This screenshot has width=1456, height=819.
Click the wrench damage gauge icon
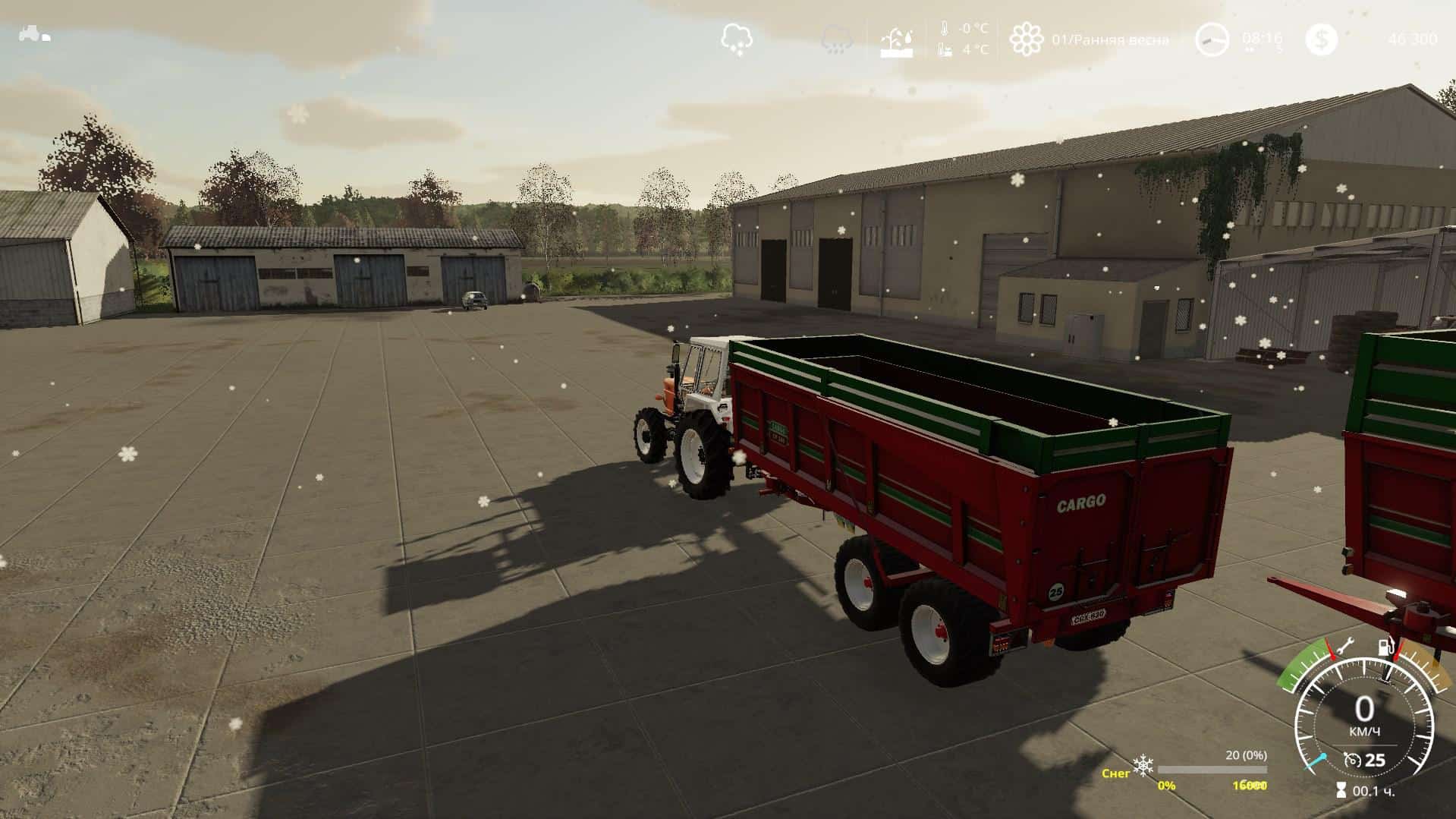tap(1346, 648)
